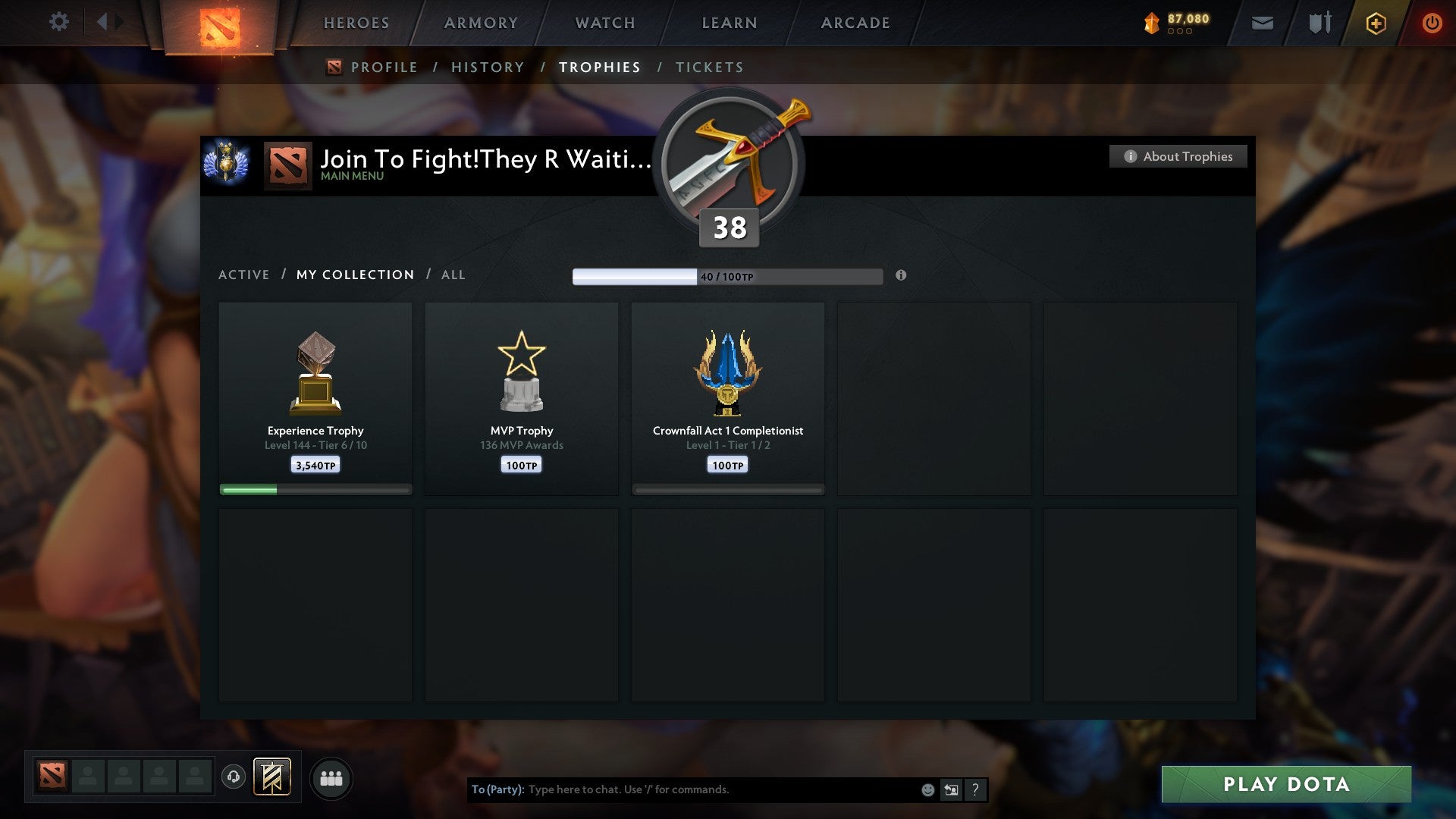Switch to the History tab
This screenshot has width=1456, height=819.
click(x=488, y=67)
